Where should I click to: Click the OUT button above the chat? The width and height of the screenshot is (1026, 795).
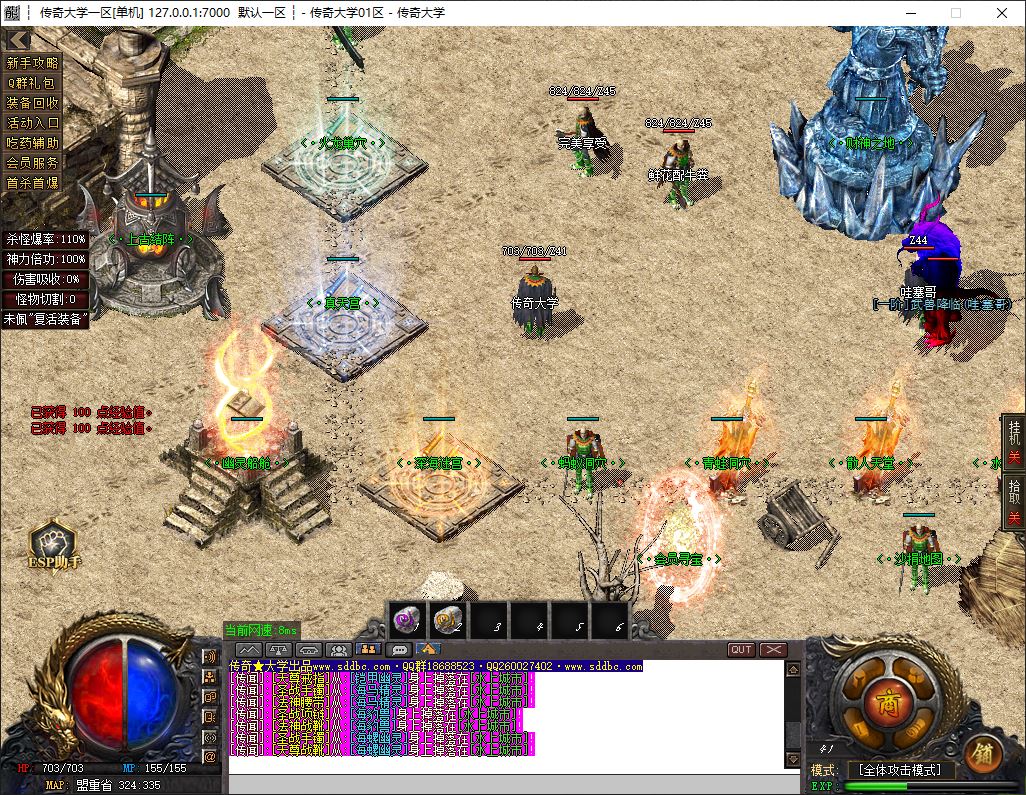tap(741, 650)
